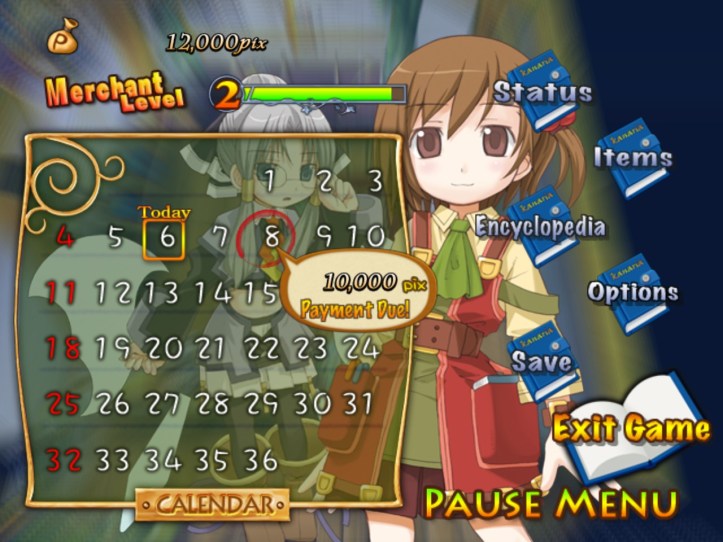Screen dimensions: 723x542
Task: Select Save in the pause menu
Action: click(543, 361)
